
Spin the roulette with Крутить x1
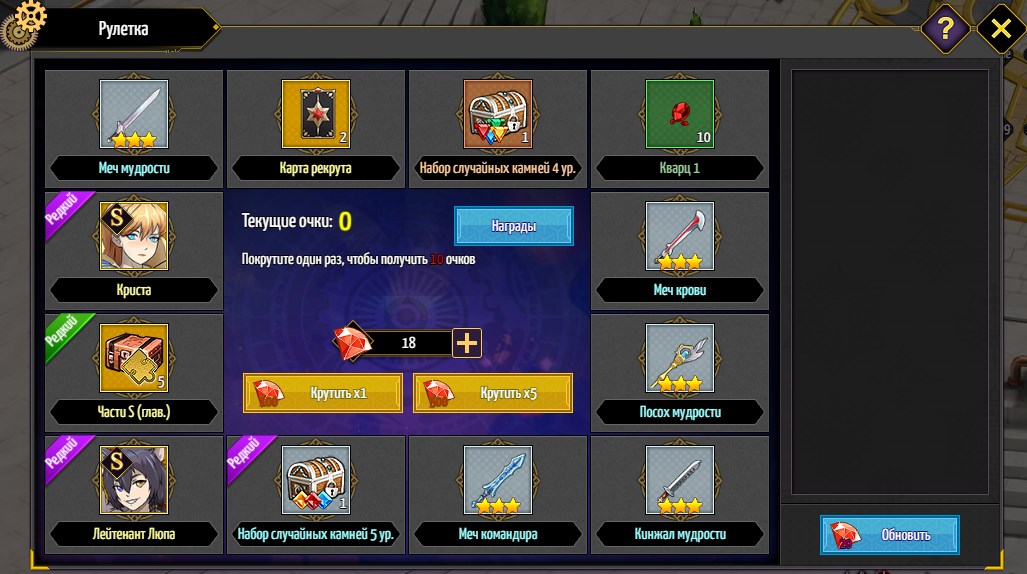coord(323,393)
